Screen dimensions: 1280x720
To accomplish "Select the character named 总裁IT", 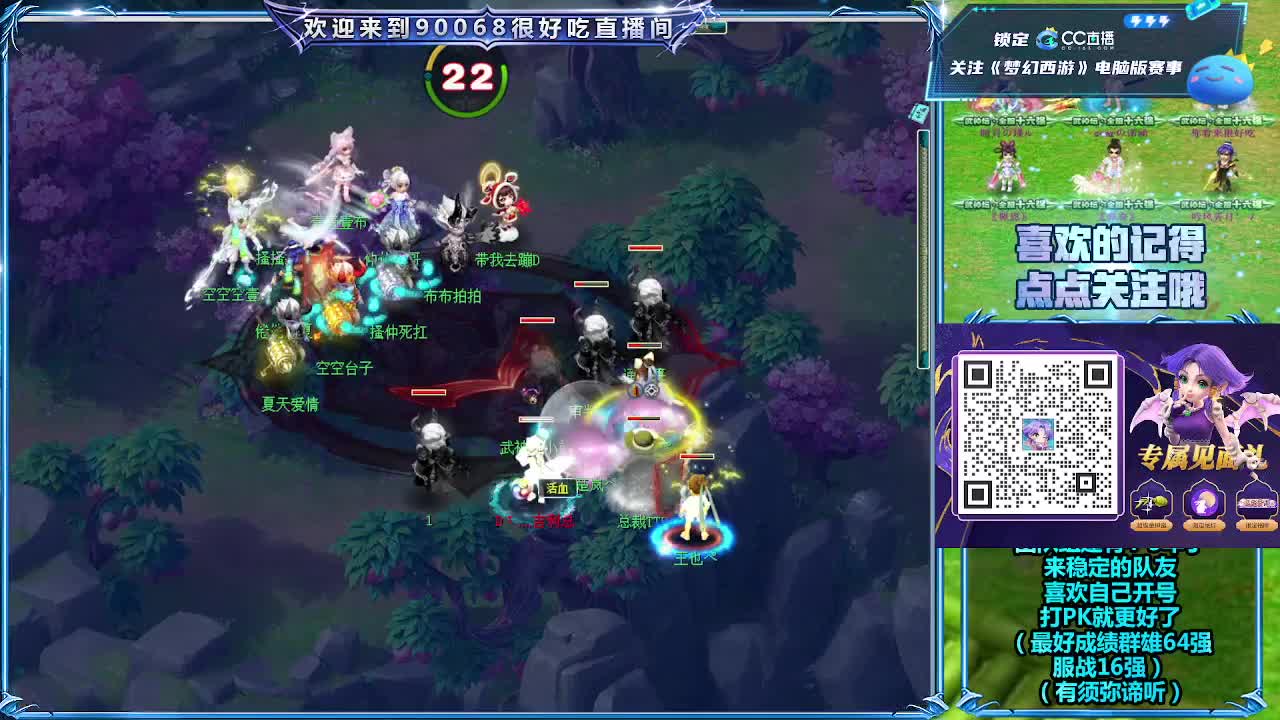I will (642, 521).
